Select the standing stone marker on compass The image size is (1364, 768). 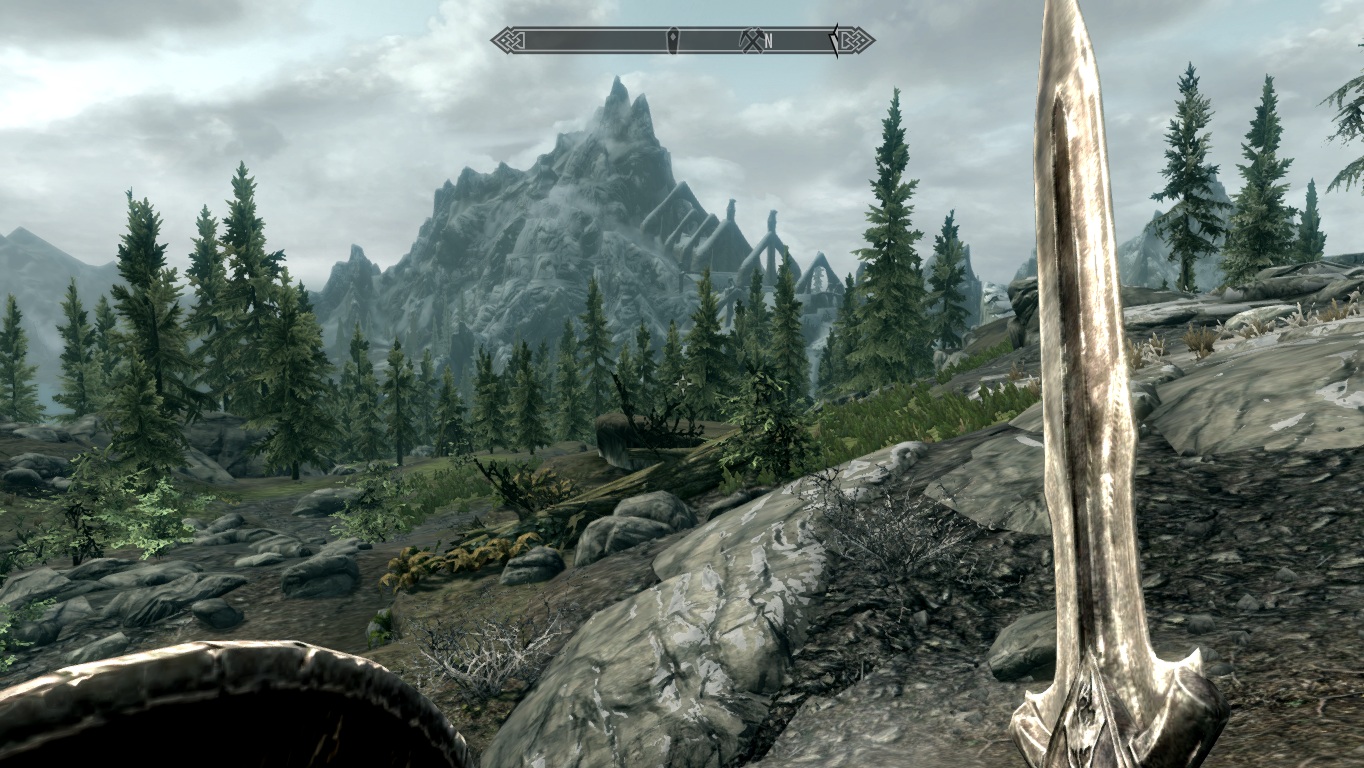click(674, 40)
